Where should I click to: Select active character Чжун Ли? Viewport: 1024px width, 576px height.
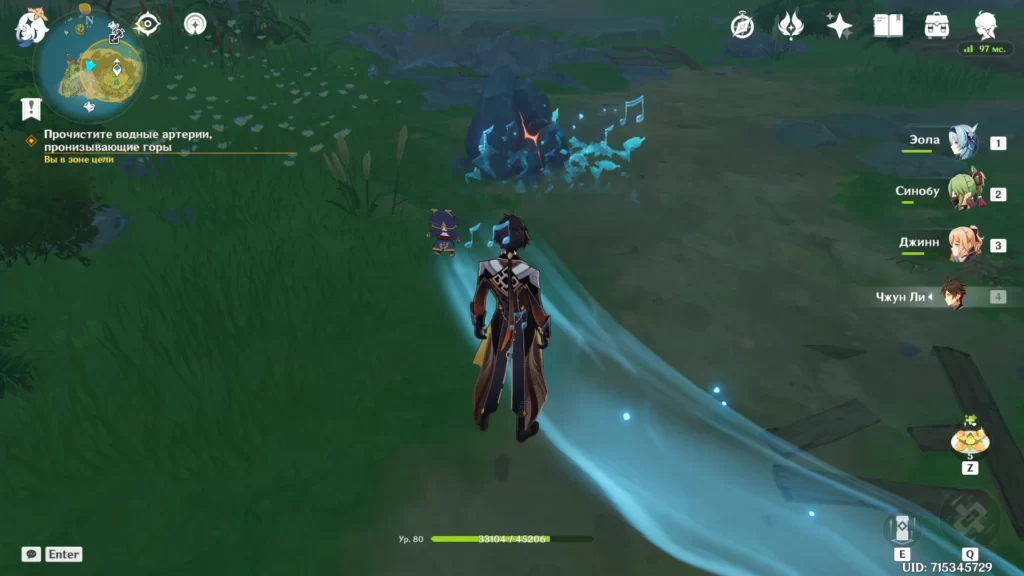point(952,296)
